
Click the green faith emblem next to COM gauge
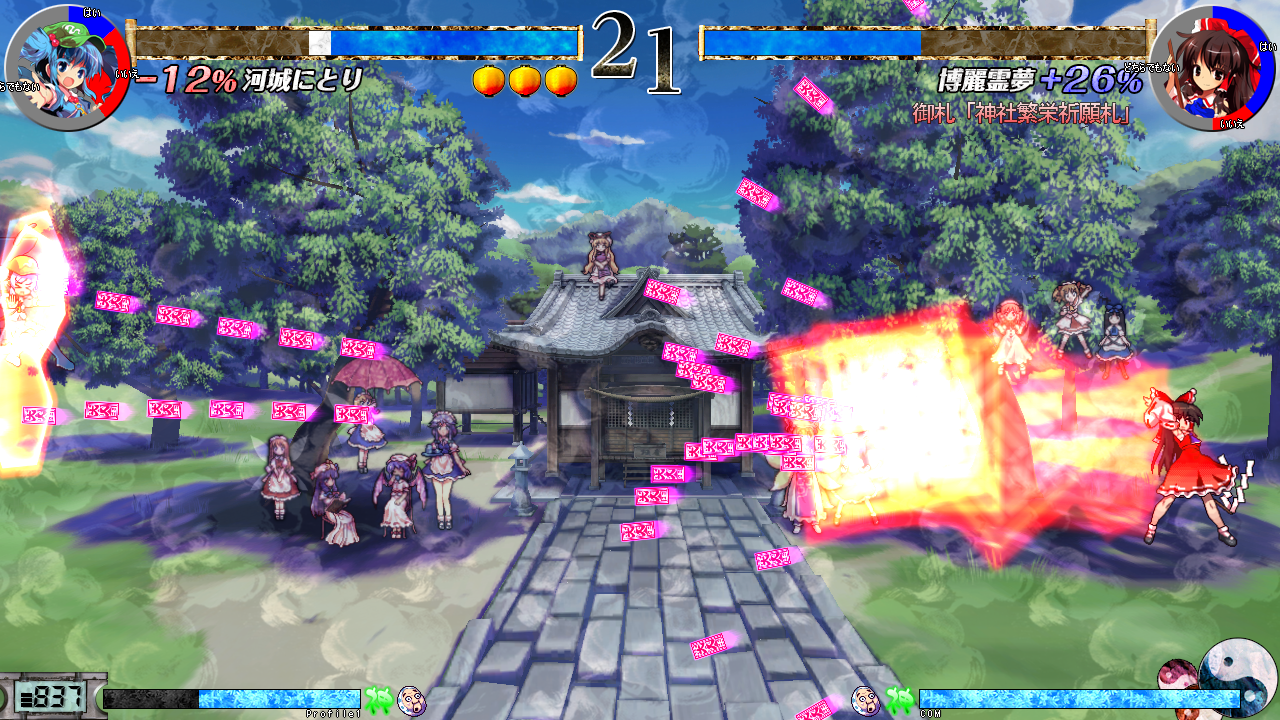(898, 700)
